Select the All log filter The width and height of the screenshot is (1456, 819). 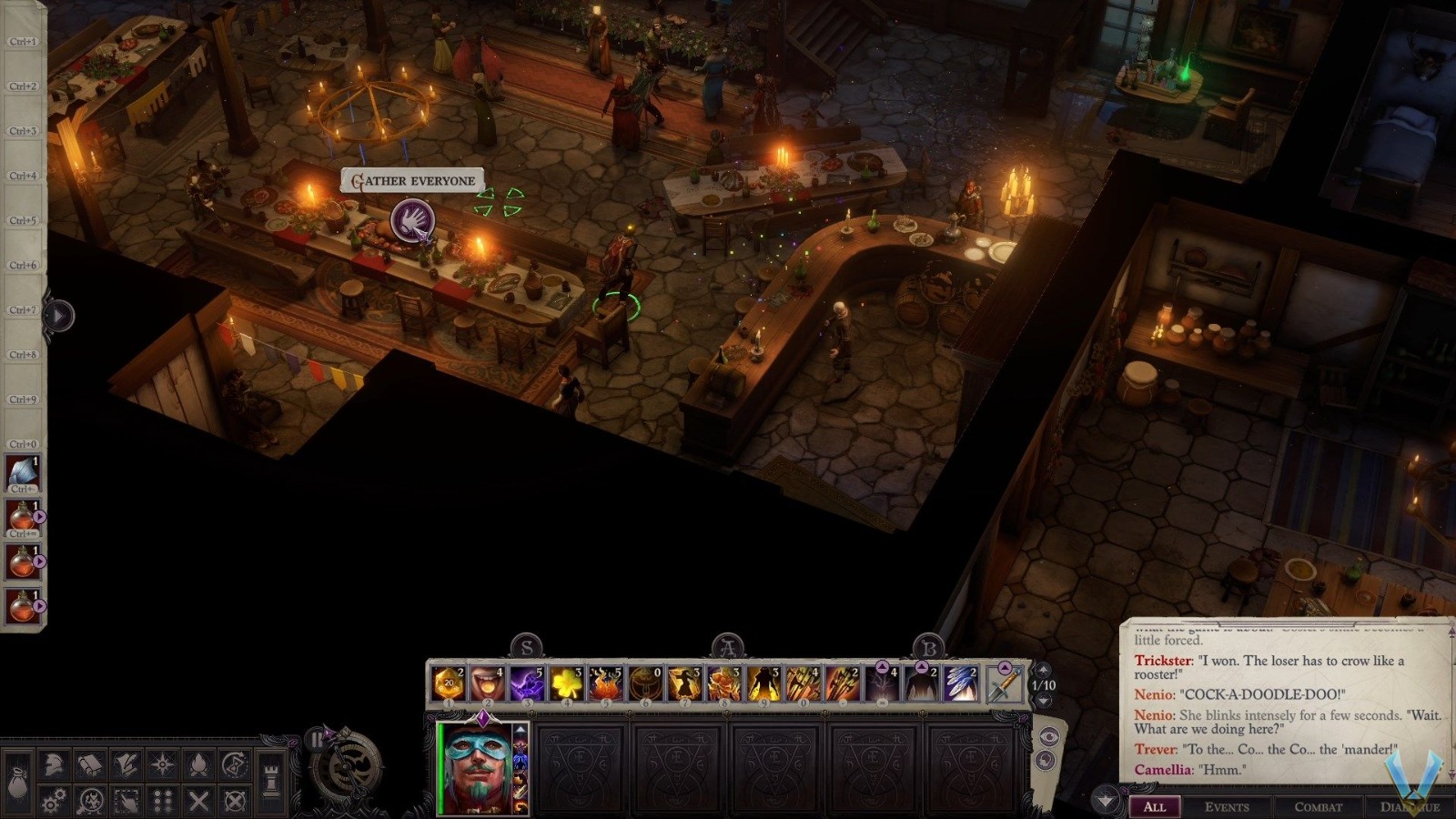(x=1156, y=807)
